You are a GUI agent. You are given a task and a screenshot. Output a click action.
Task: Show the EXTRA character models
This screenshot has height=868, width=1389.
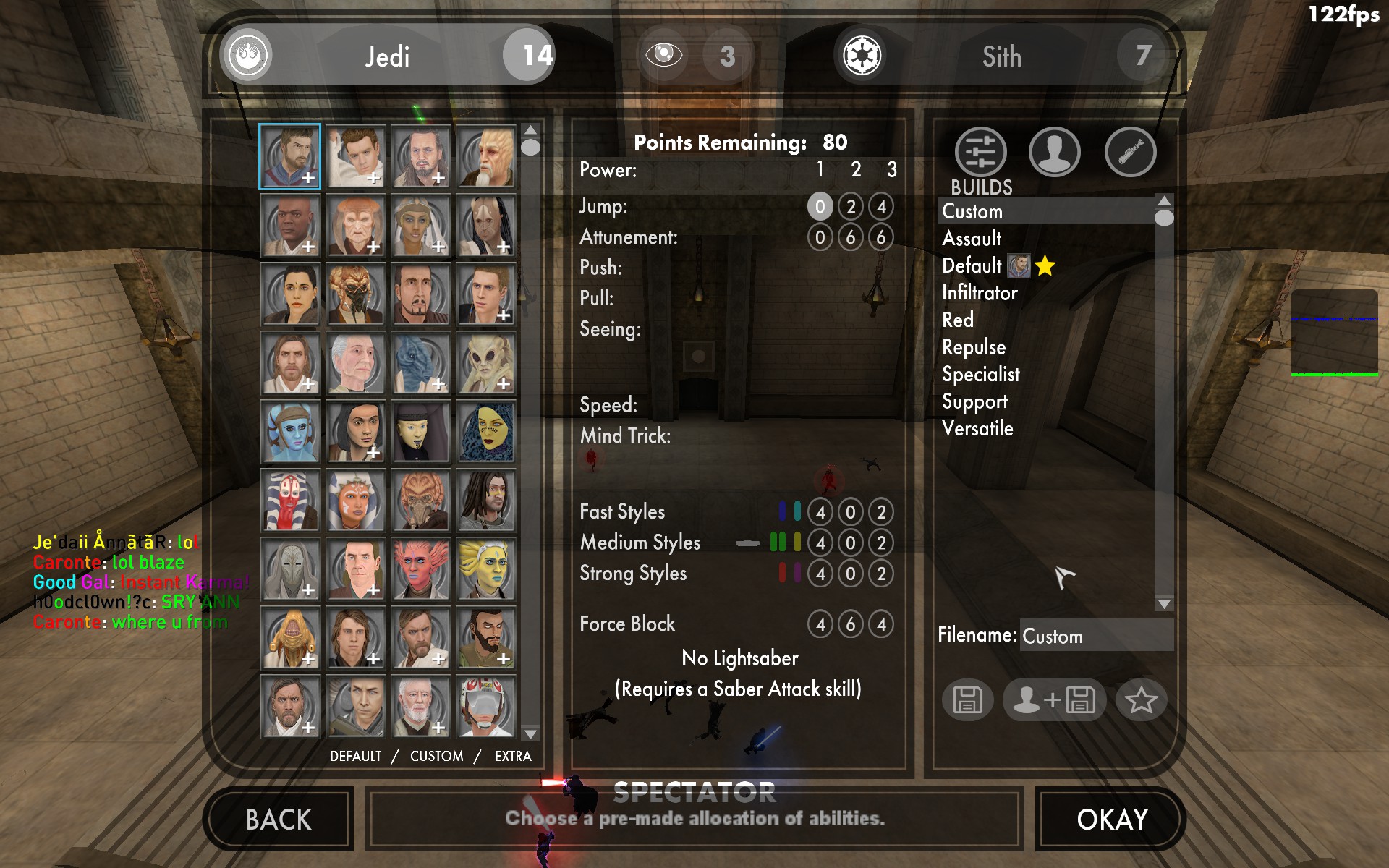click(513, 756)
